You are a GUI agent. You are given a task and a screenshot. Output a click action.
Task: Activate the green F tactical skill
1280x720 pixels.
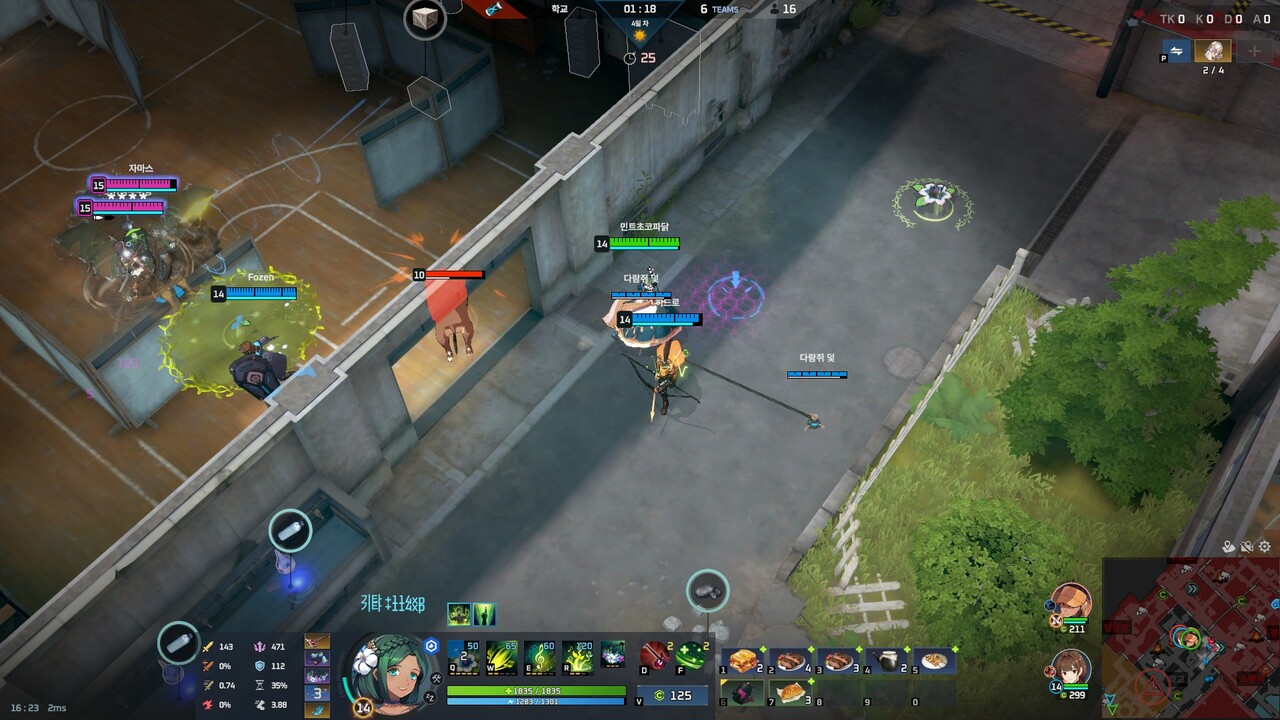point(691,656)
